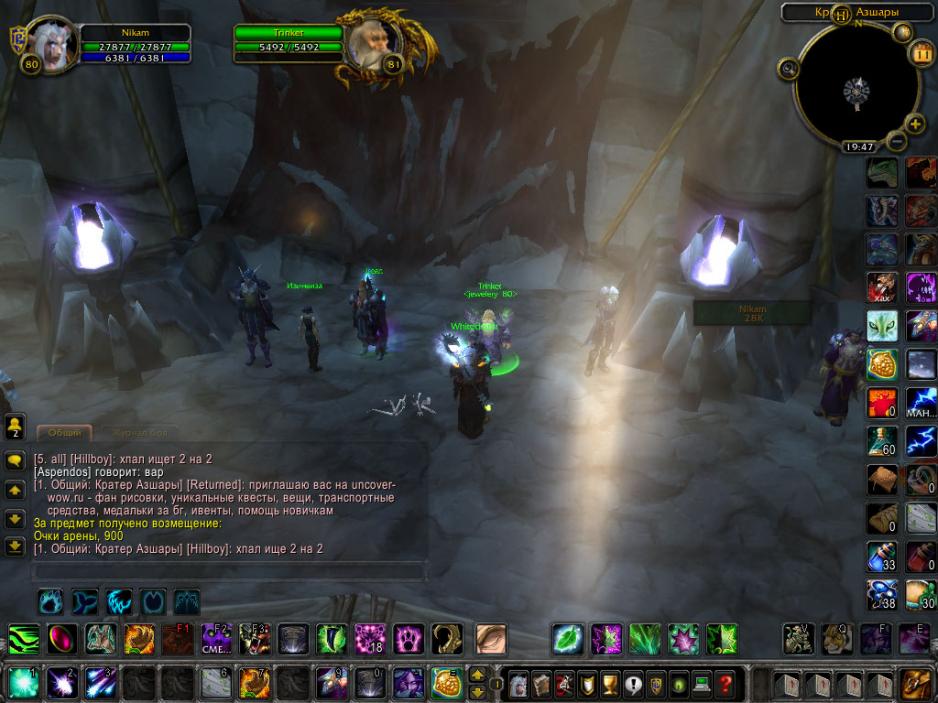Use the blue potion stack of 33
The height and width of the screenshot is (703, 938).
[x=881, y=558]
